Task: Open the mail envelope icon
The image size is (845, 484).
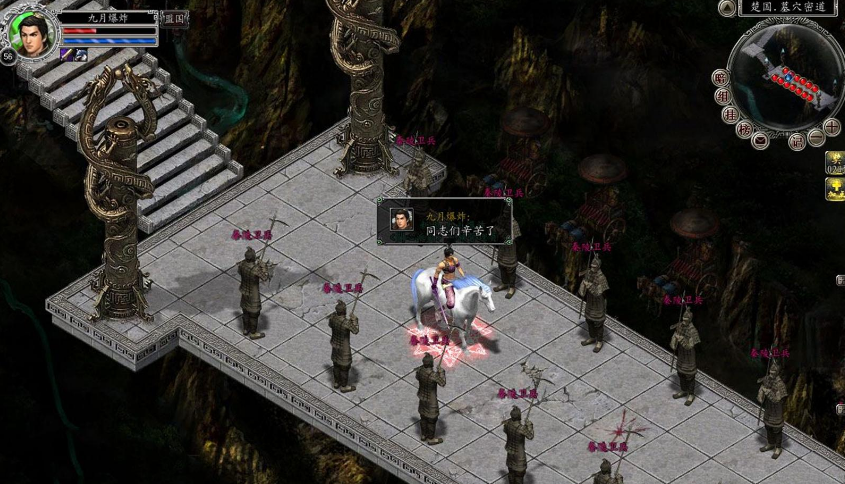Action: pyautogui.click(x=761, y=140)
